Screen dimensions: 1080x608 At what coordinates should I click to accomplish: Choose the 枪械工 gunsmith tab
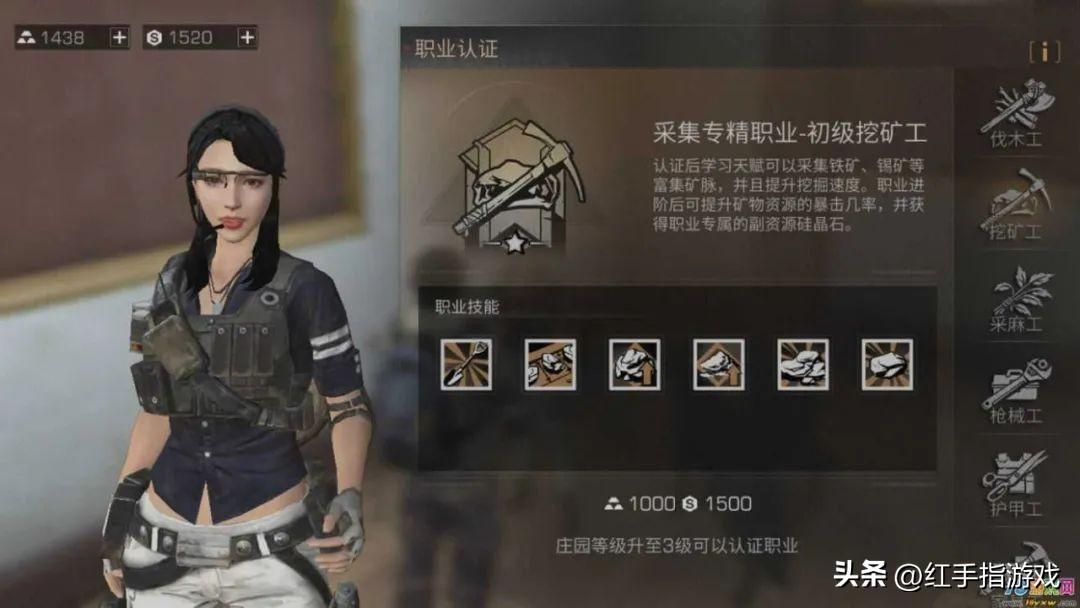1016,391
